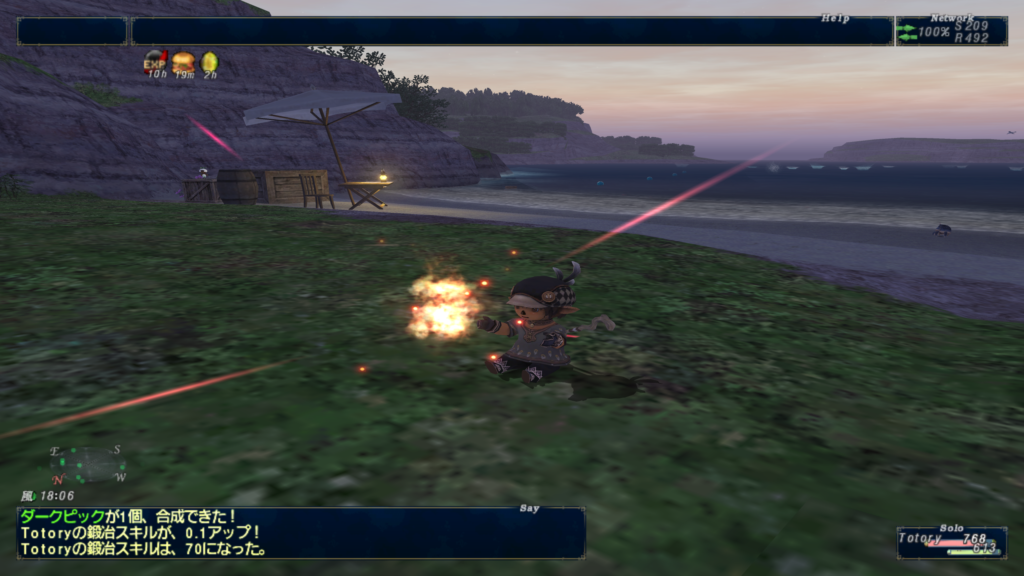
Task: Select the burger food buff icon
Action: [183, 62]
